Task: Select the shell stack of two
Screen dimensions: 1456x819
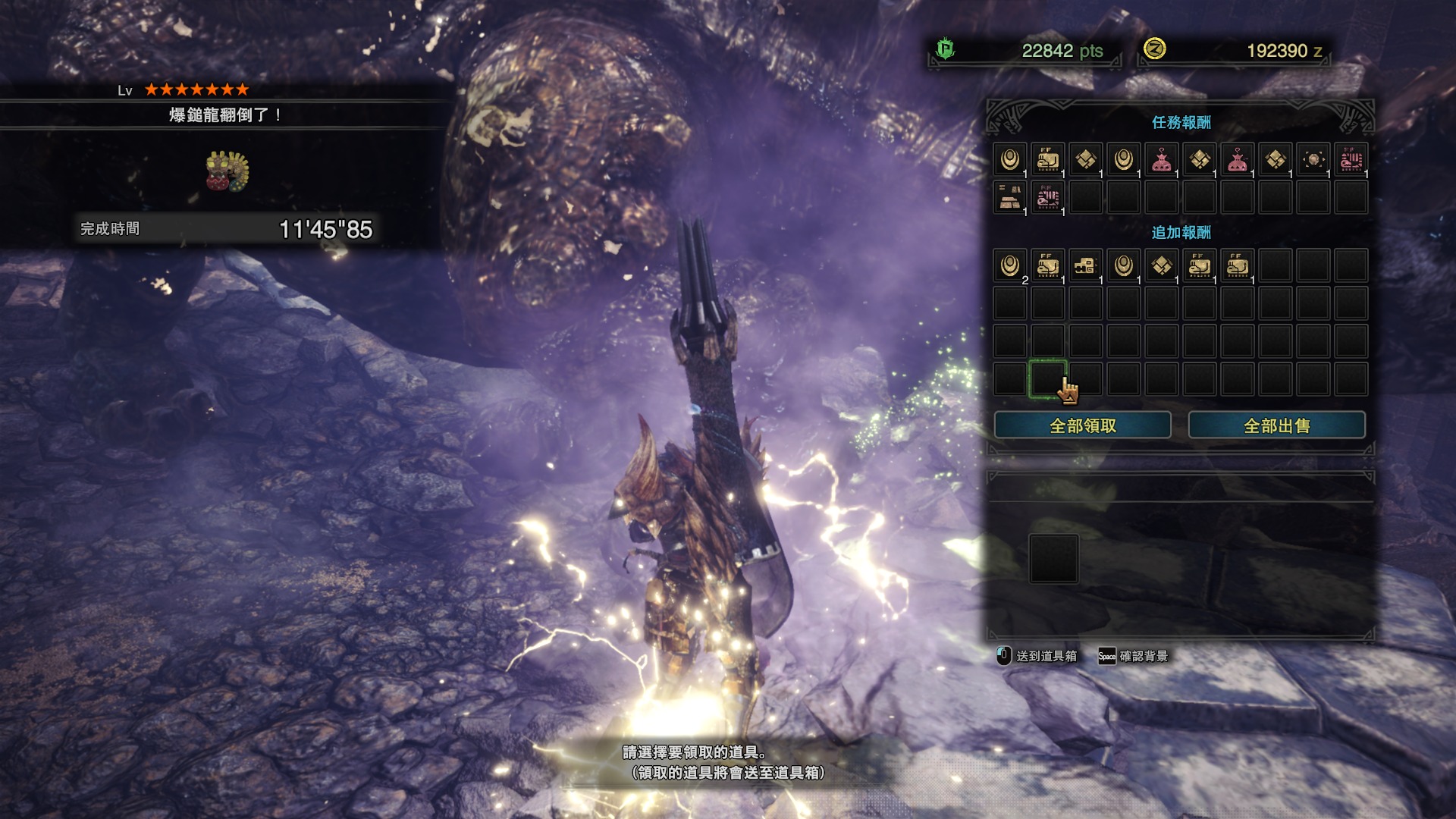Action: 1010,266
